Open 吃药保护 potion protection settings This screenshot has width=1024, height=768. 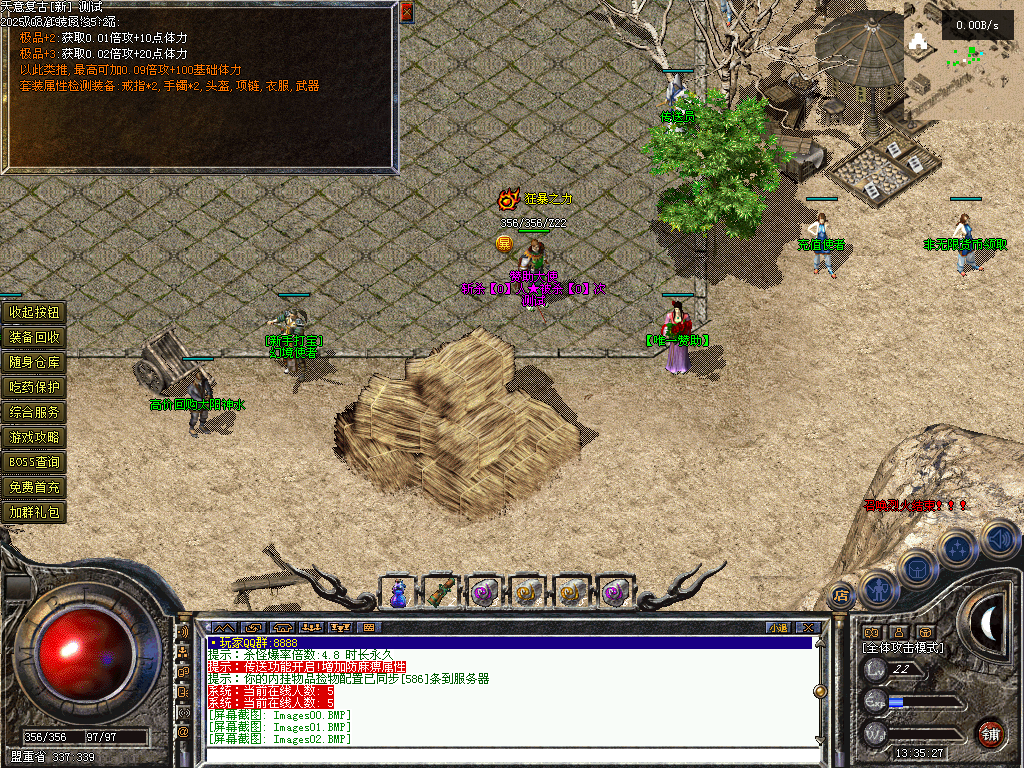point(35,387)
